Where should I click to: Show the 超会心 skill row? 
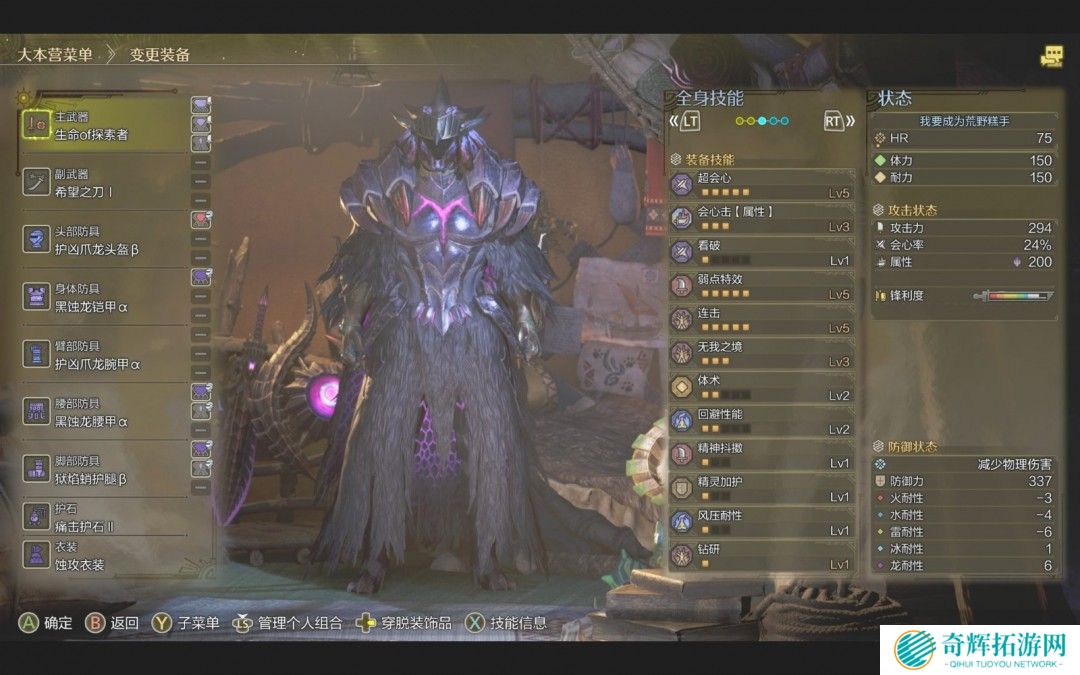(762, 185)
